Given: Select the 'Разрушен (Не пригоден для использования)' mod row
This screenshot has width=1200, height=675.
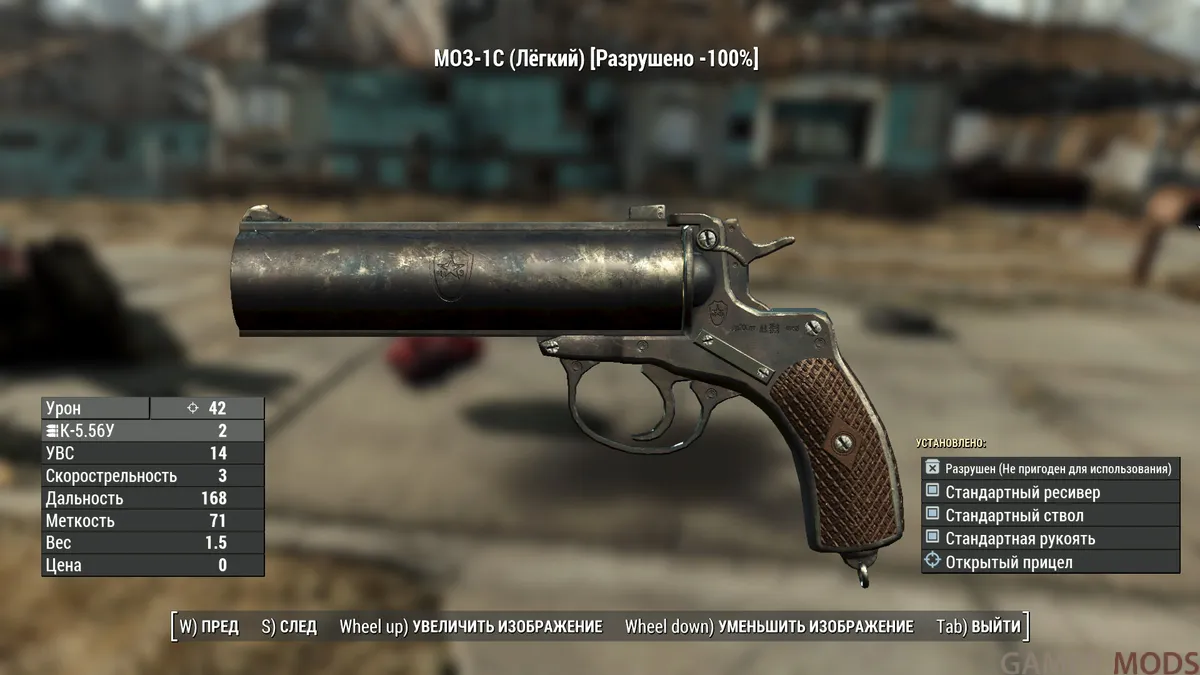Looking at the screenshot, I should (x=1050, y=468).
